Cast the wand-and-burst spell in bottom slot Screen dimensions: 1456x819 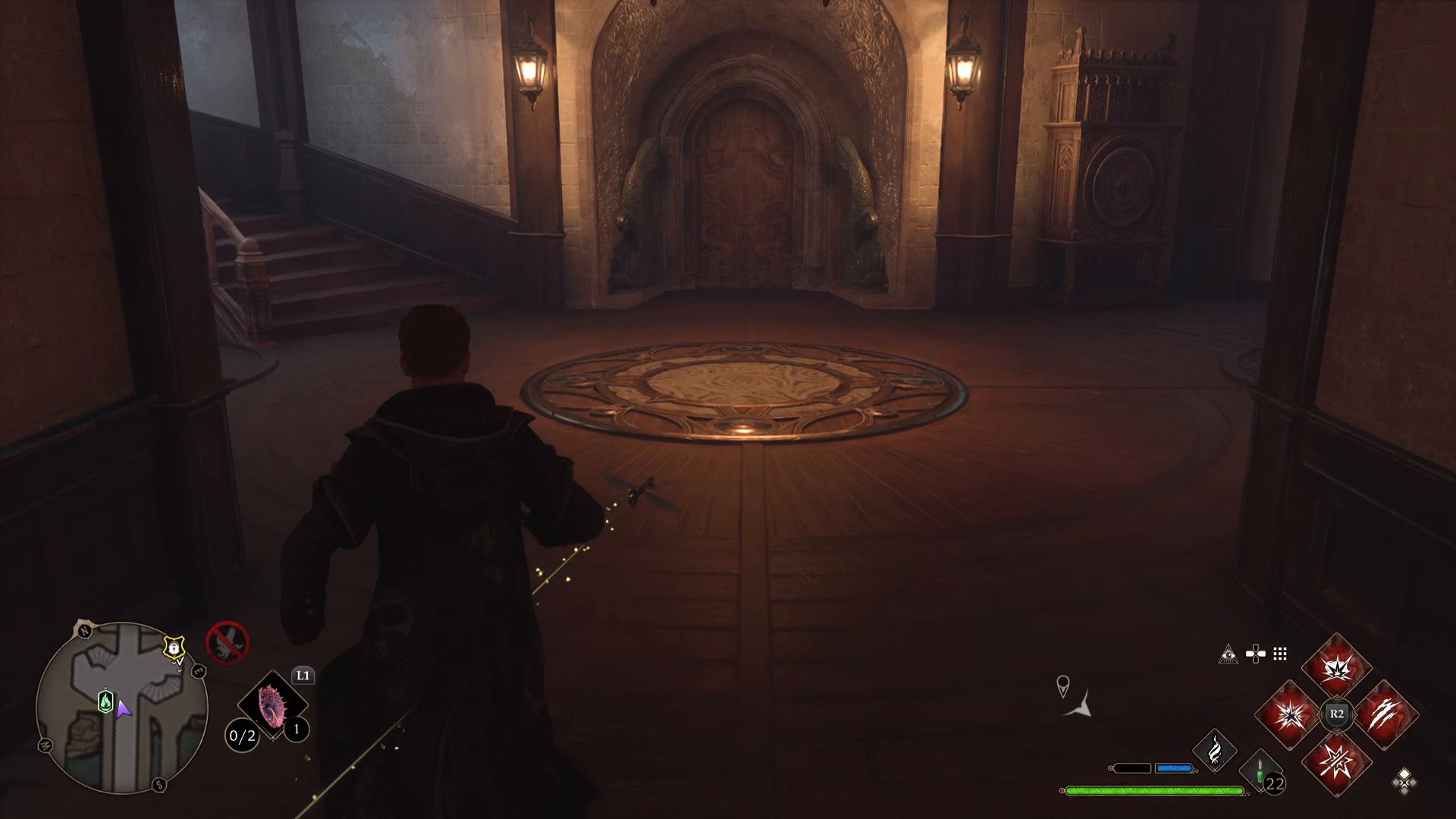point(1336,761)
